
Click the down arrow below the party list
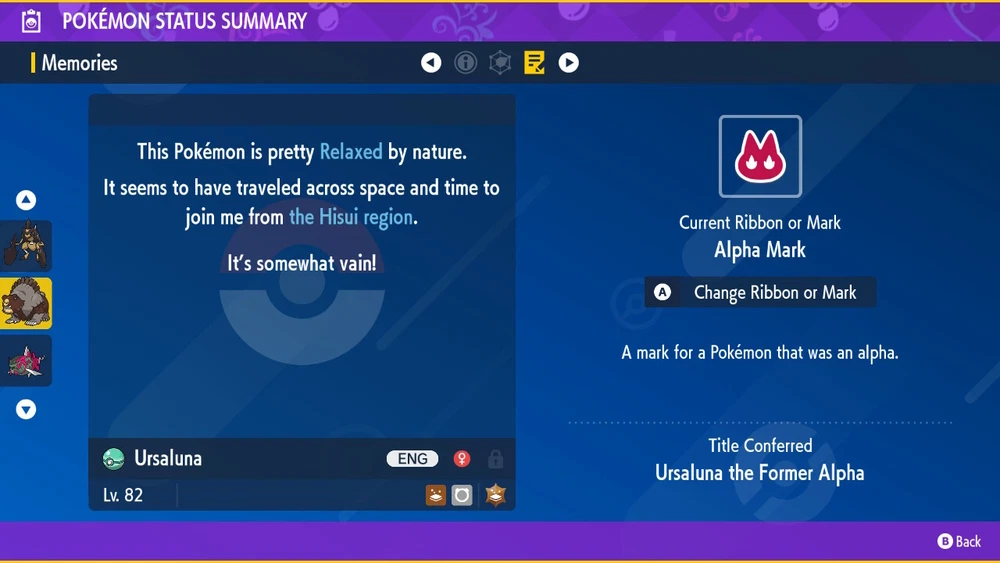tap(26, 409)
